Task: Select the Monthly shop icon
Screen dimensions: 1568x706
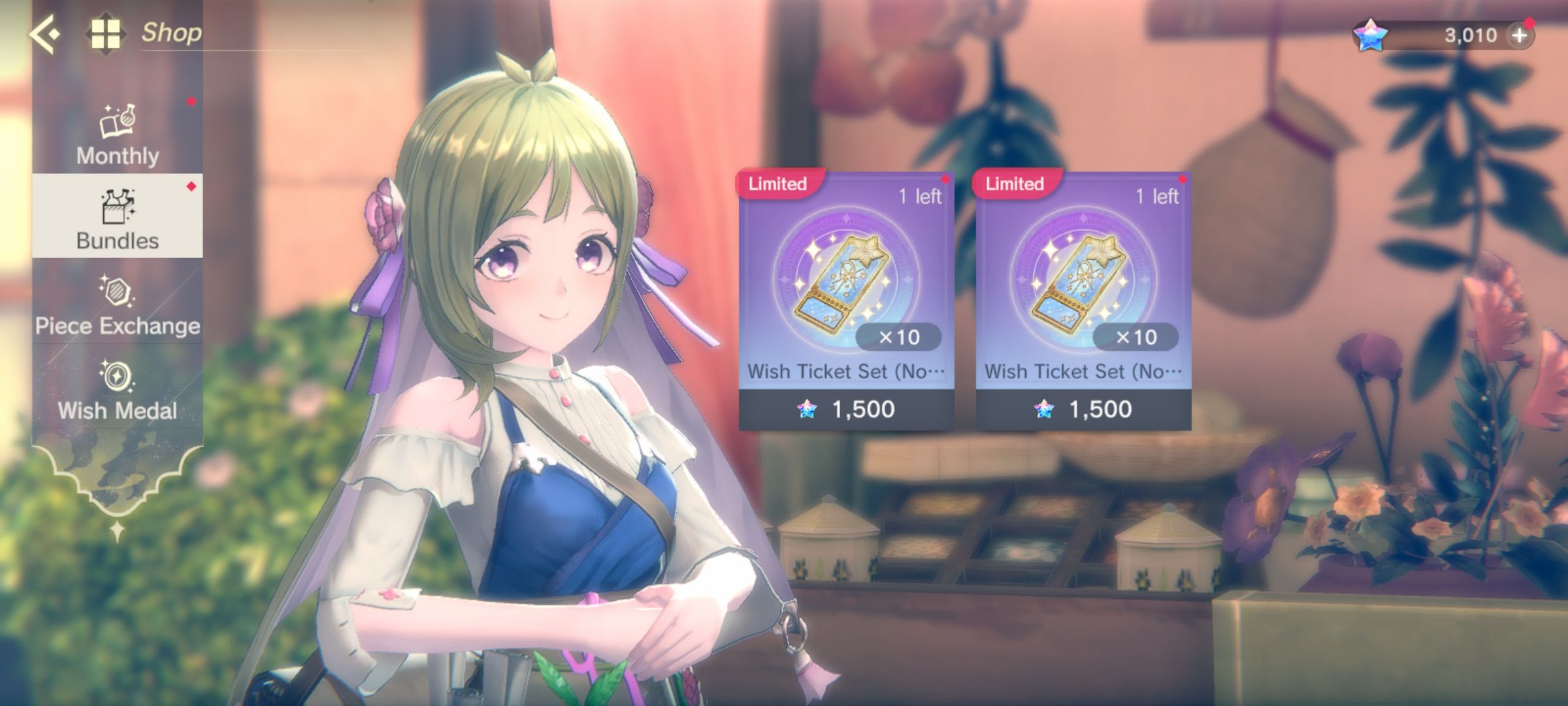Action: [116, 121]
